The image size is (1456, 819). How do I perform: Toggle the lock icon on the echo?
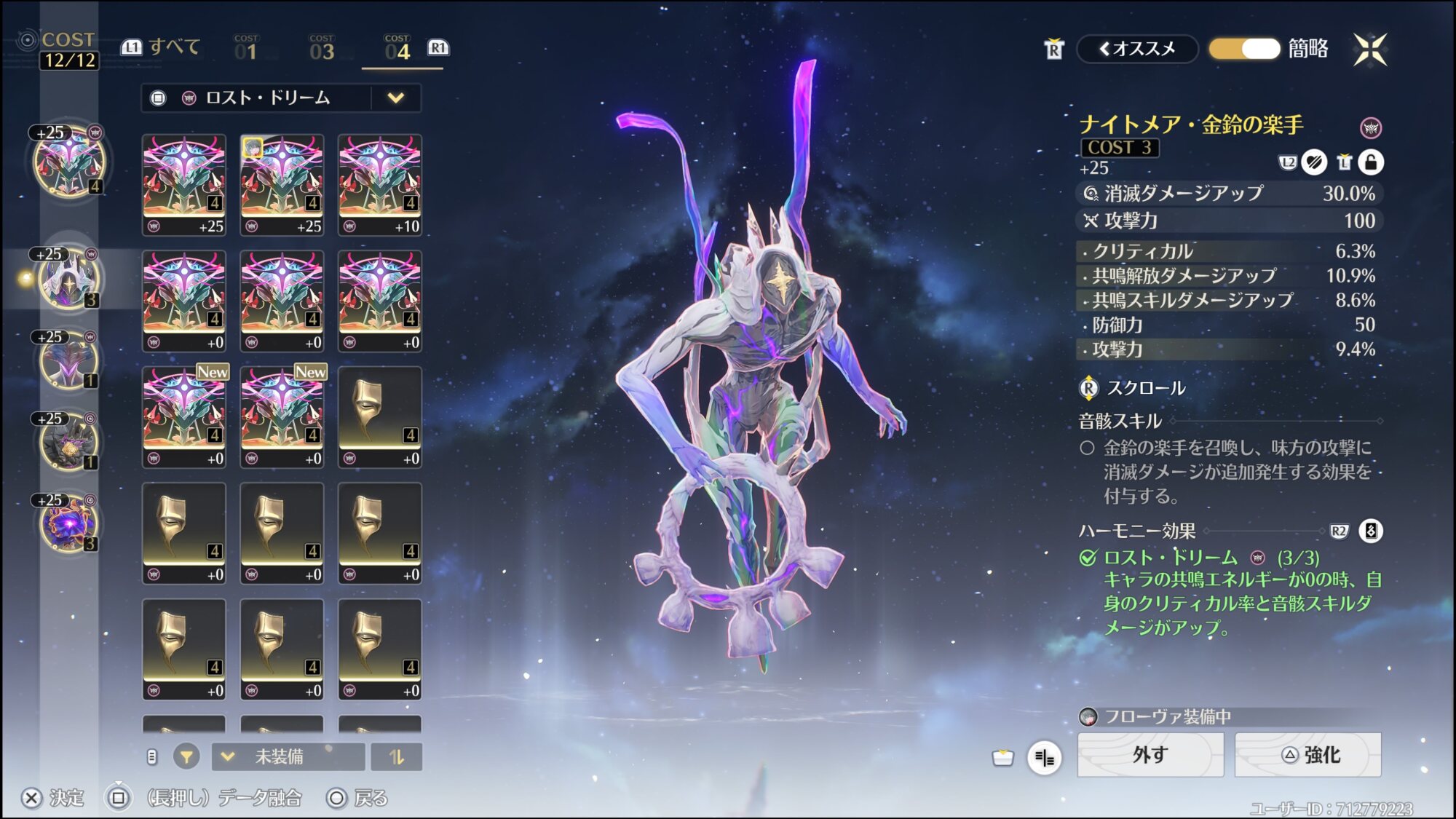(x=1371, y=162)
